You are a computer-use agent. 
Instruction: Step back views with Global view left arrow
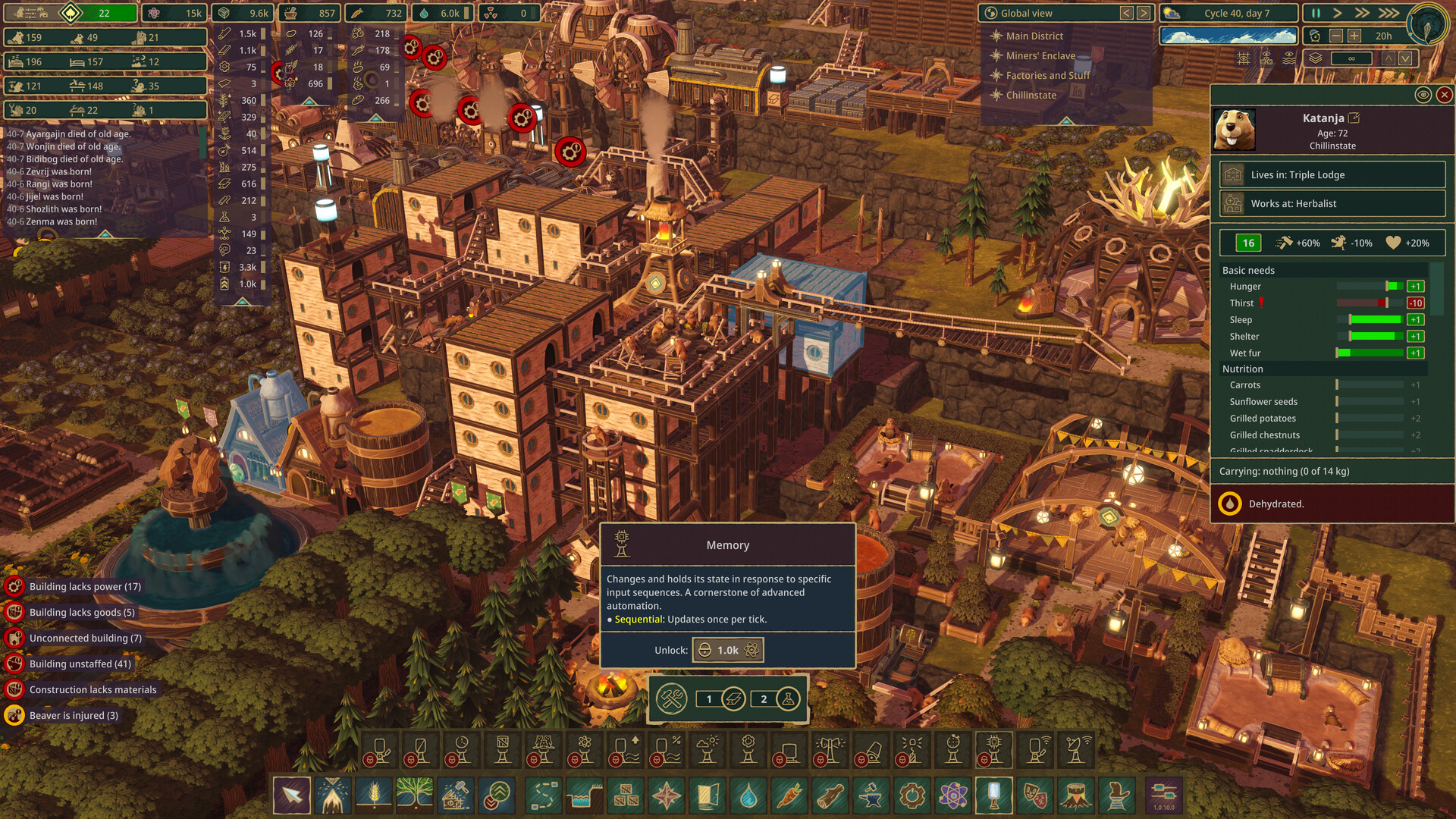tap(1125, 13)
